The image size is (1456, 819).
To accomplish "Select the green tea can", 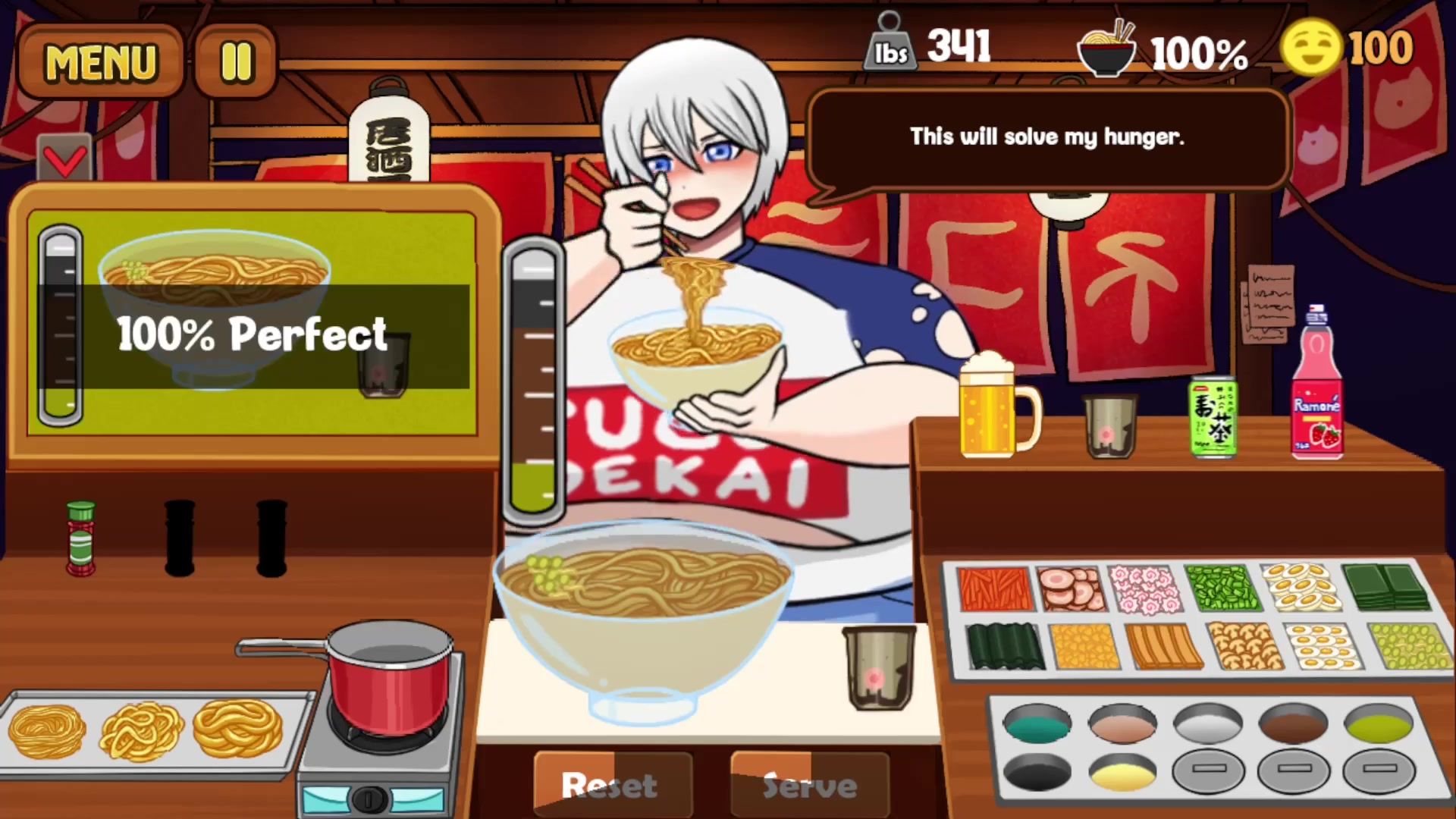I will tap(1213, 417).
